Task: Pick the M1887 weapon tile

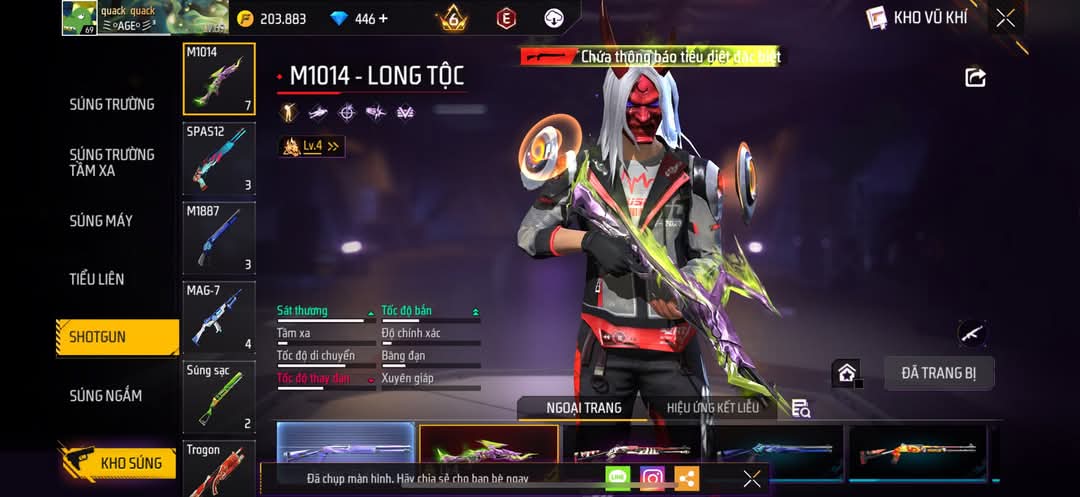Action: click(x=219, y=238)
